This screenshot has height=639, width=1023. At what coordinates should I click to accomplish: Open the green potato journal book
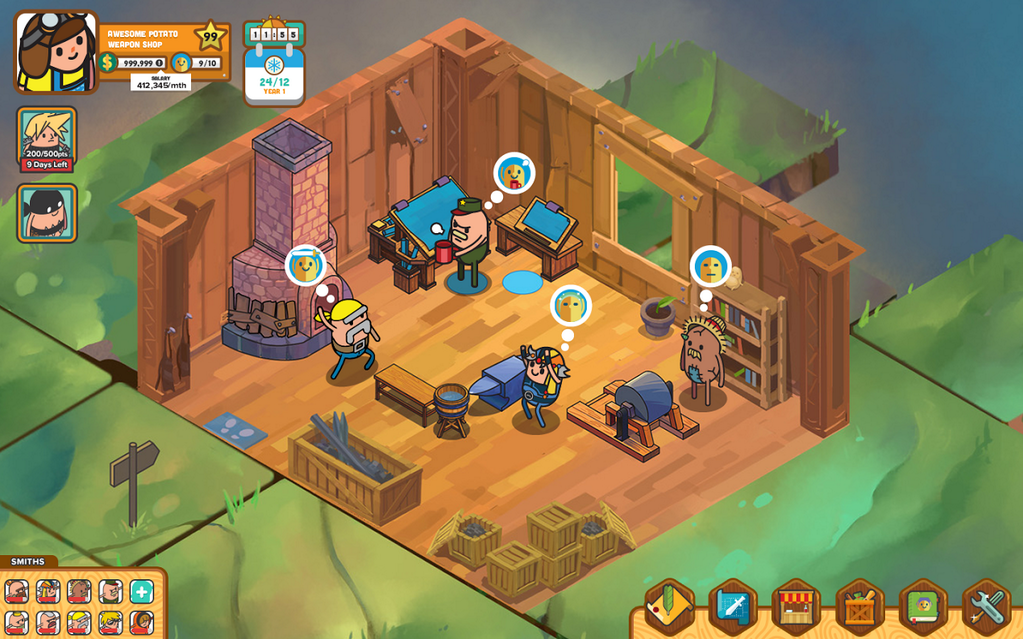tap(923, 607)
